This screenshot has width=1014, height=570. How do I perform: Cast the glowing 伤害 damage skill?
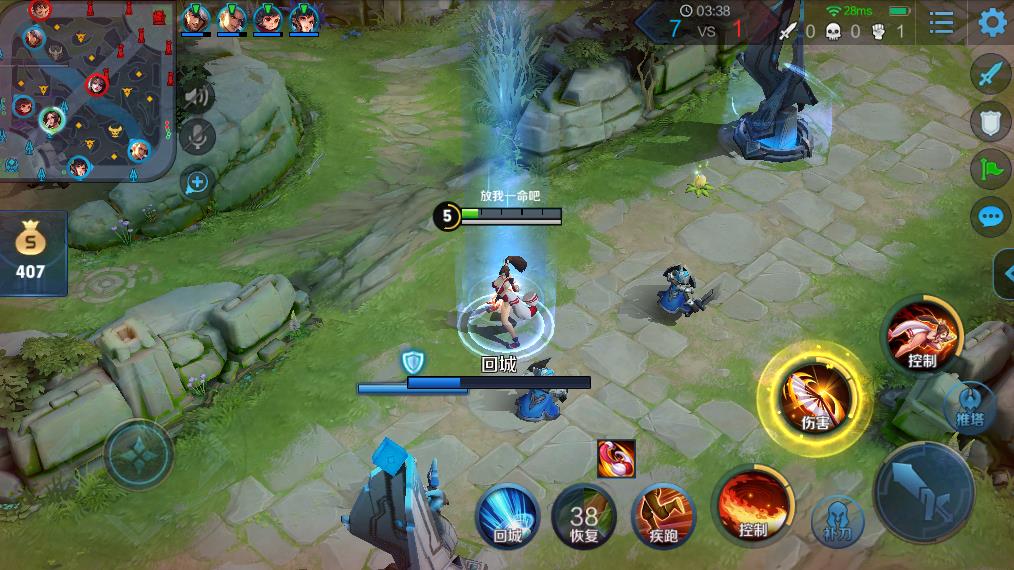pos(815,399)
